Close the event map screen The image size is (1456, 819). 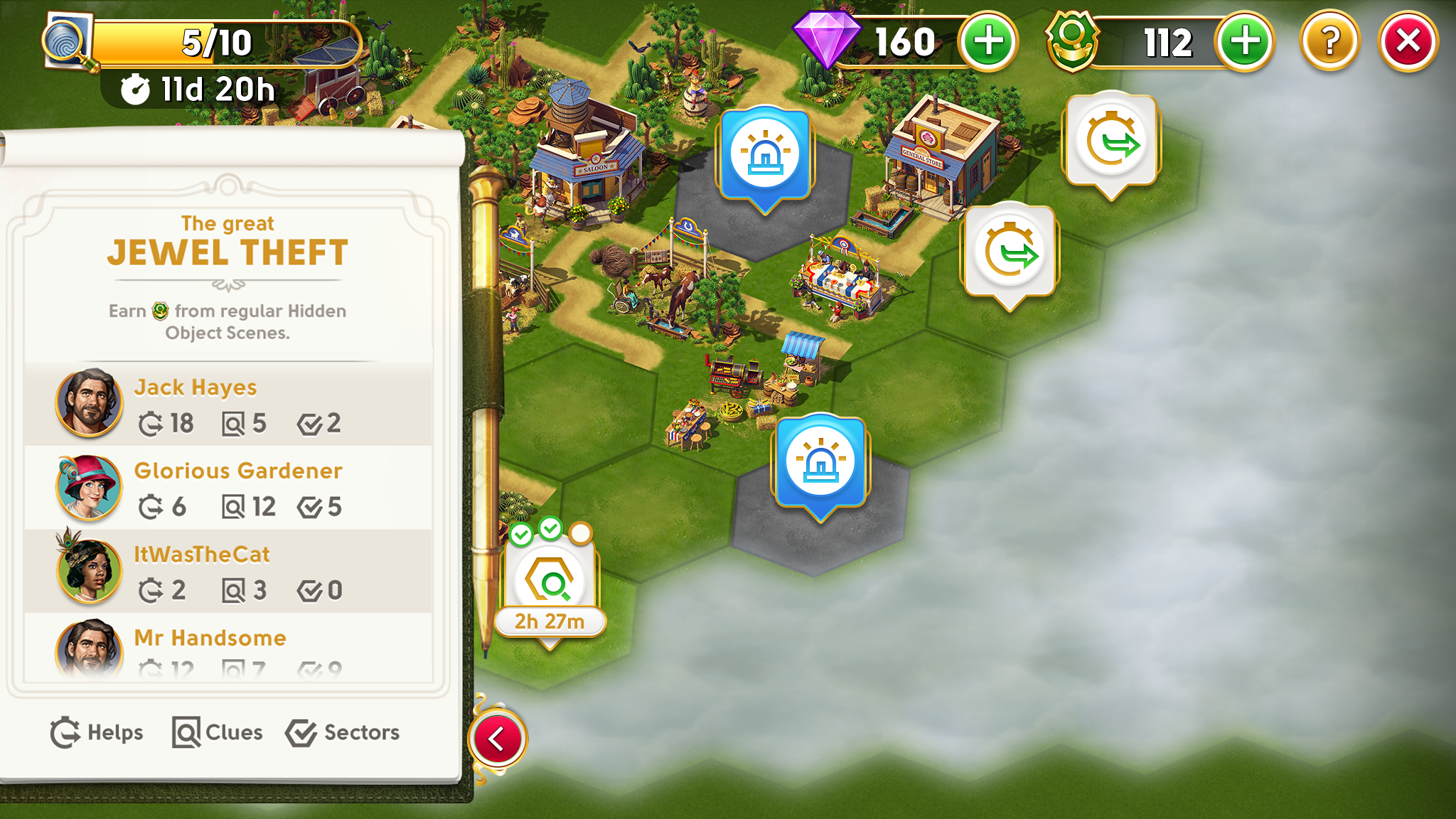tap(1408, 42)
